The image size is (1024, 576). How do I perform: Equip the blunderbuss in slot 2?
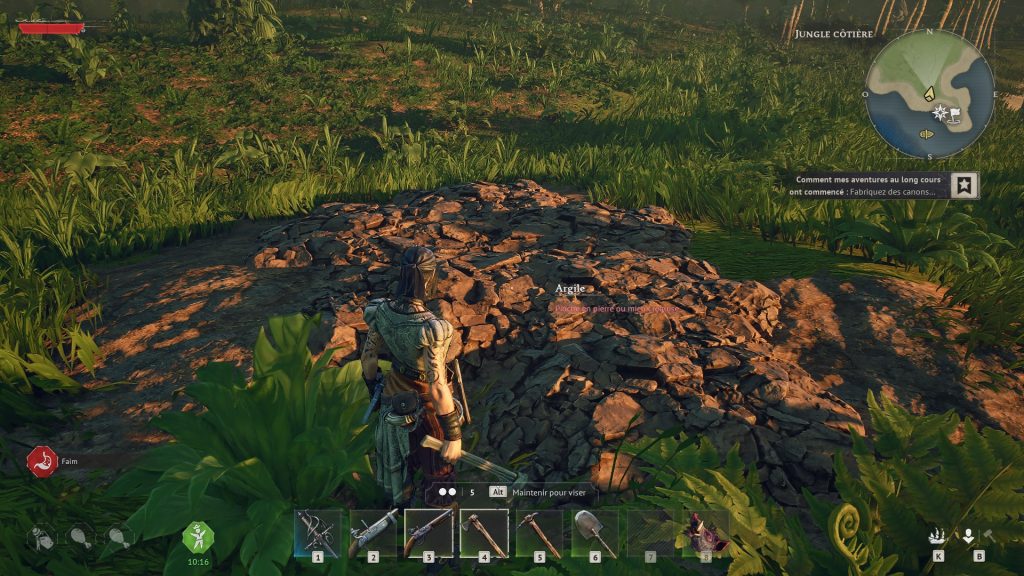pyautogui.click(x=373, y=532)
